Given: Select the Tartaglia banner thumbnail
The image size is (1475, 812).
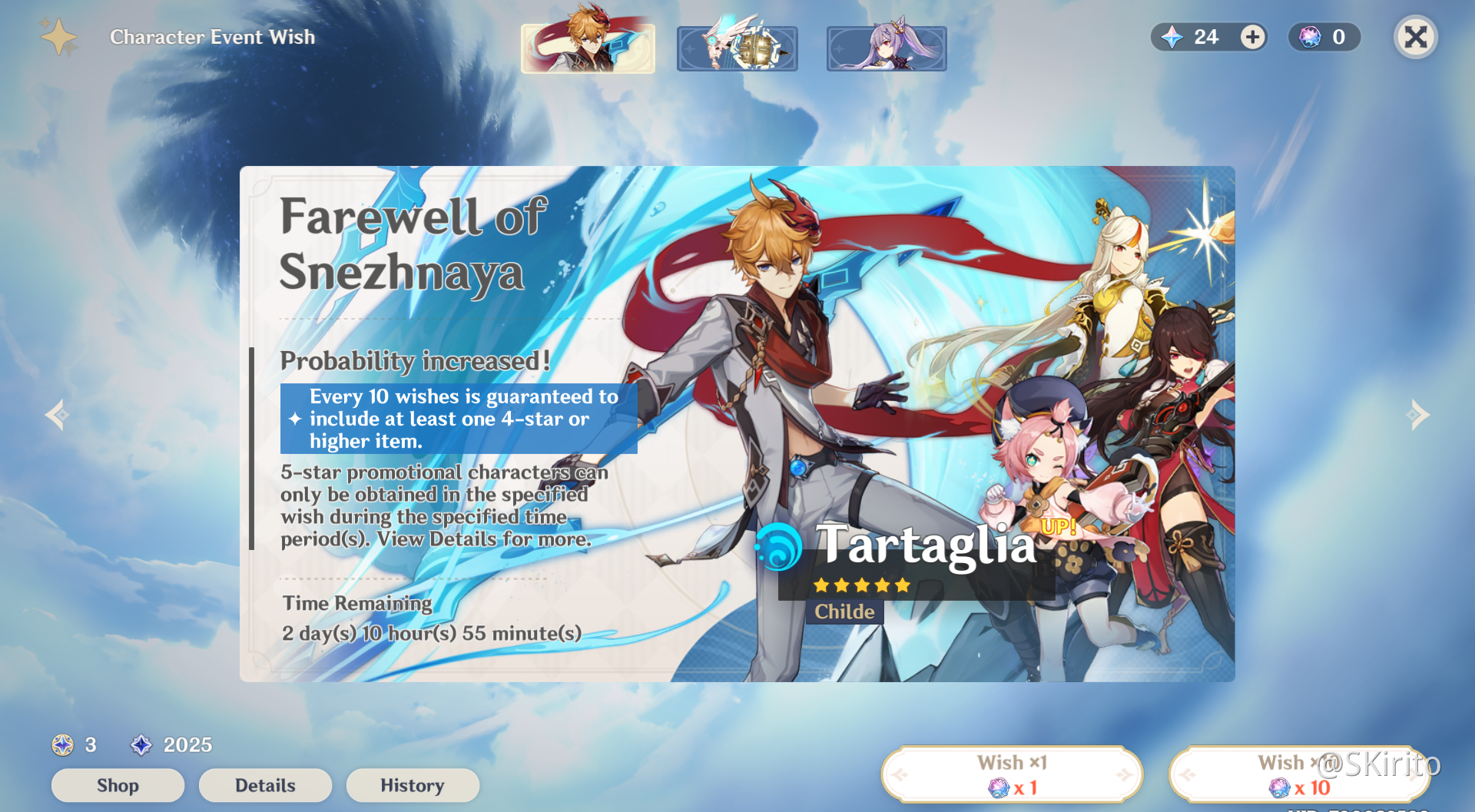Looking at the screenshot, I should pyautogui.click(x=588, y=48).
